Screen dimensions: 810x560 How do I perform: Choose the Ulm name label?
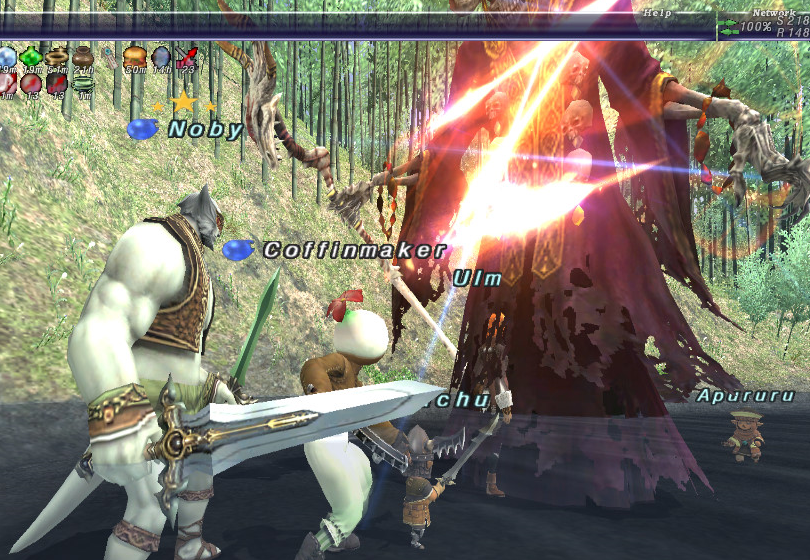point(477,279)
